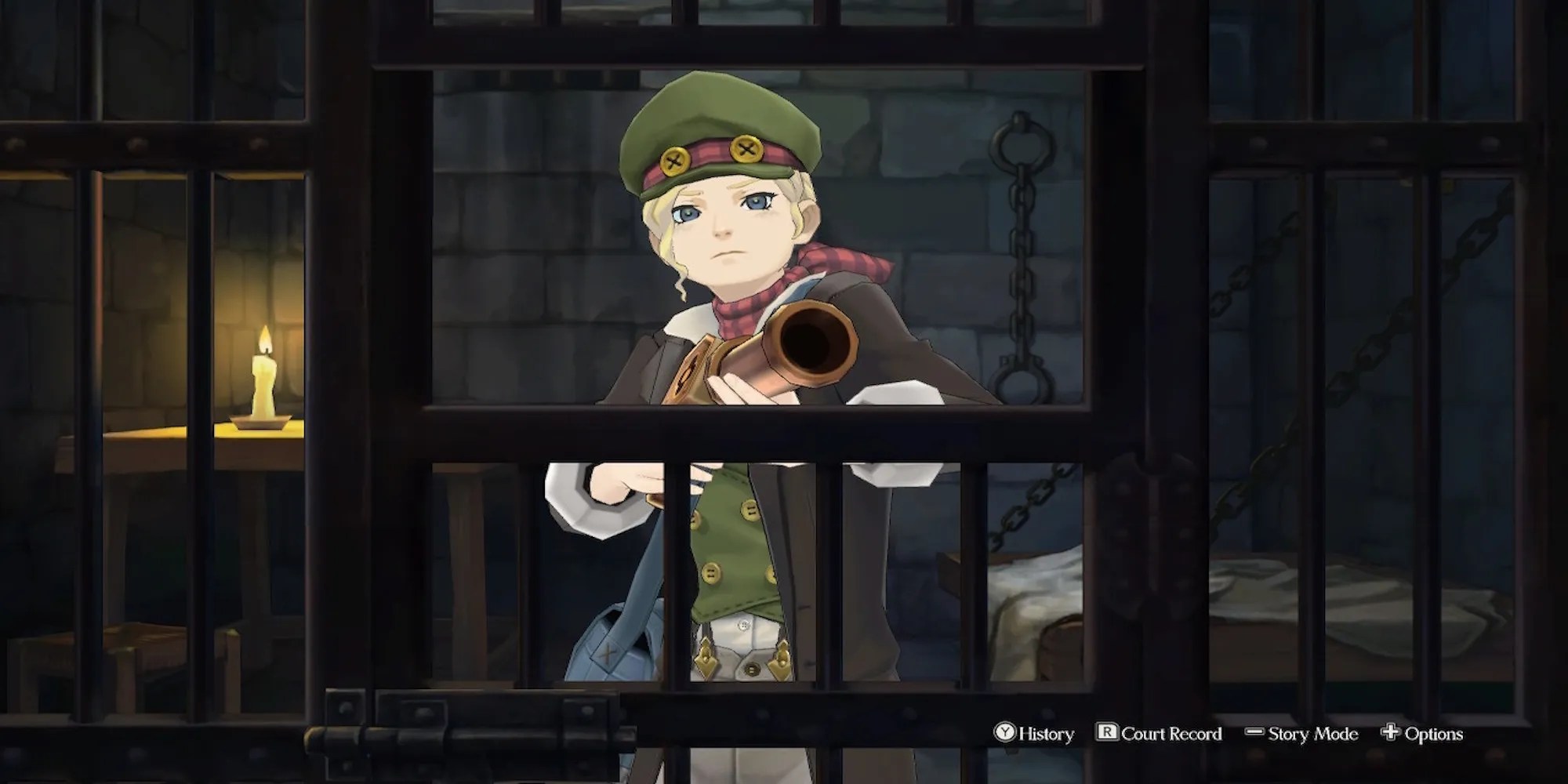Click the red plaid scarf around the neck
This screenshot has height=784, width=1568.
[737, 310]
